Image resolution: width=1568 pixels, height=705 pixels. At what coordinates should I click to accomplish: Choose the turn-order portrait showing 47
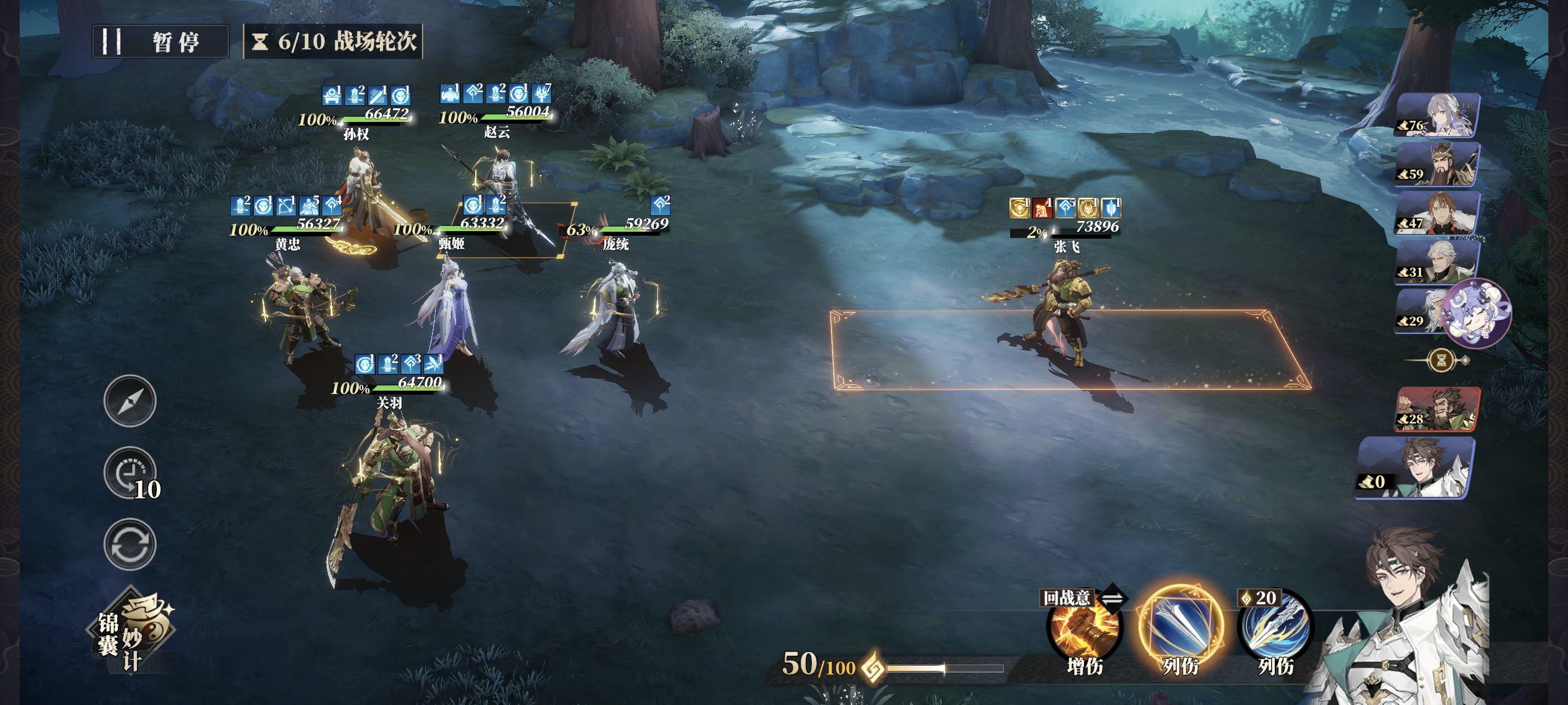click(x=1437, y=213)
